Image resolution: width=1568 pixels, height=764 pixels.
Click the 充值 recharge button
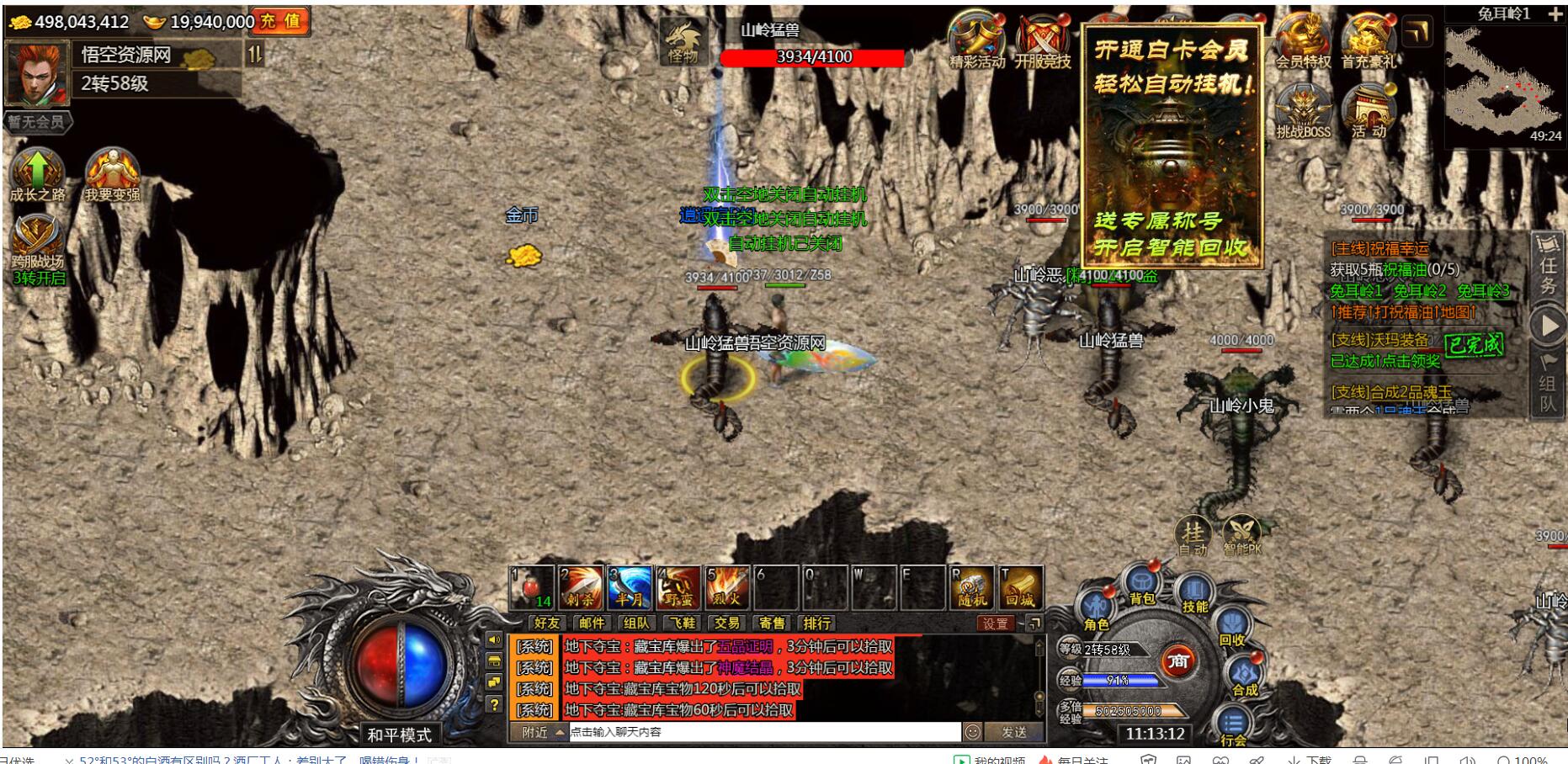(281, 22)
